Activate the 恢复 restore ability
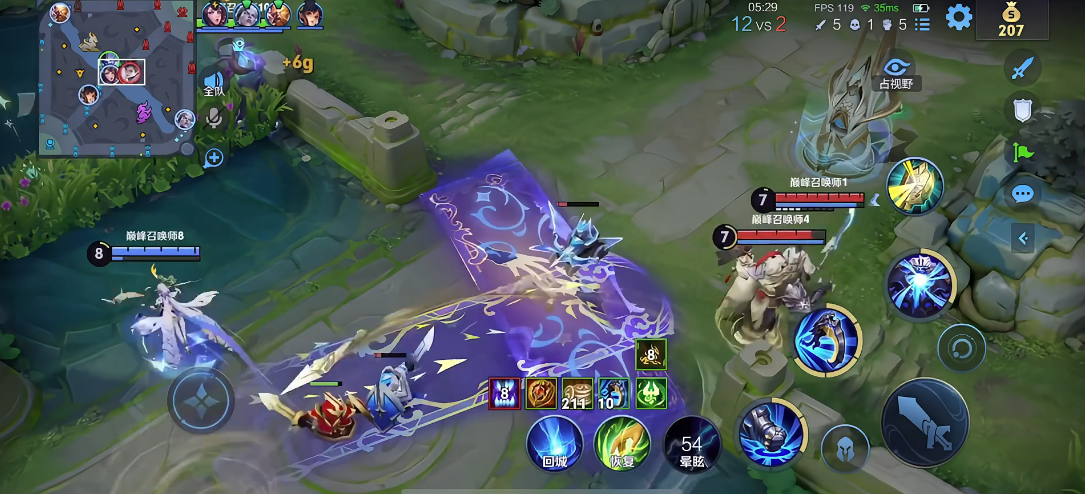Viewport: 1085px width, 494px height. (621, 443)
